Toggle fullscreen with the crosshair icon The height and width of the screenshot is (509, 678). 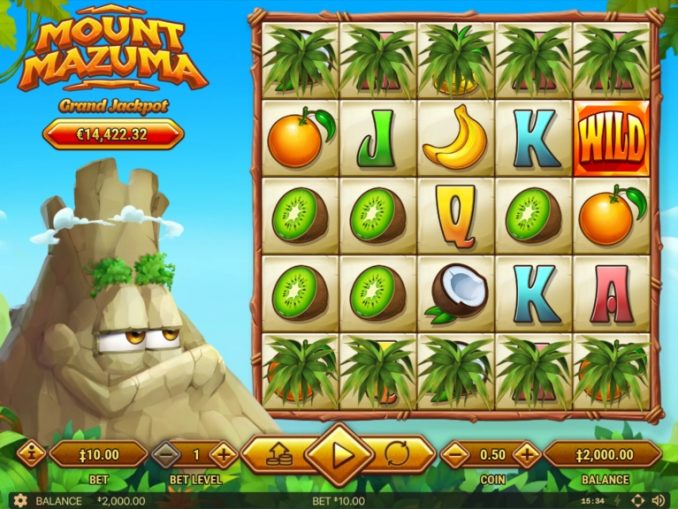tap(637, 500)
